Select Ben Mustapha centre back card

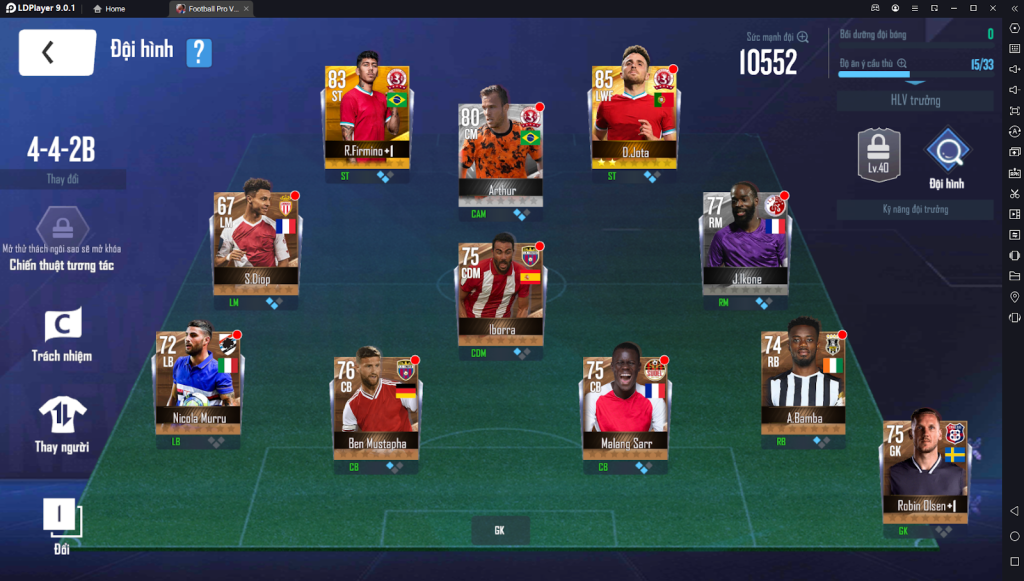tap(375, 403)
